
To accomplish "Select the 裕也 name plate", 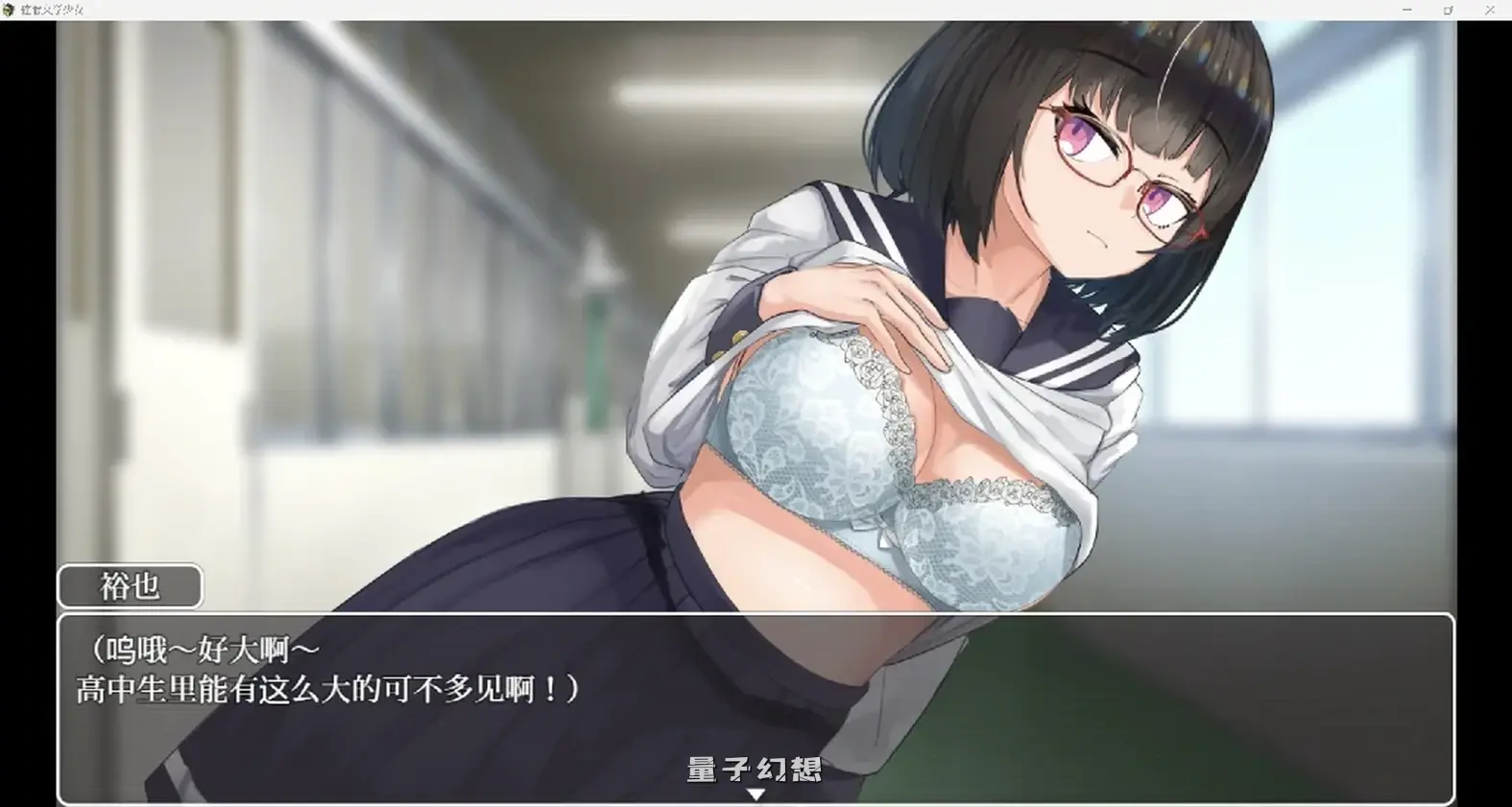I will (129, 586).
